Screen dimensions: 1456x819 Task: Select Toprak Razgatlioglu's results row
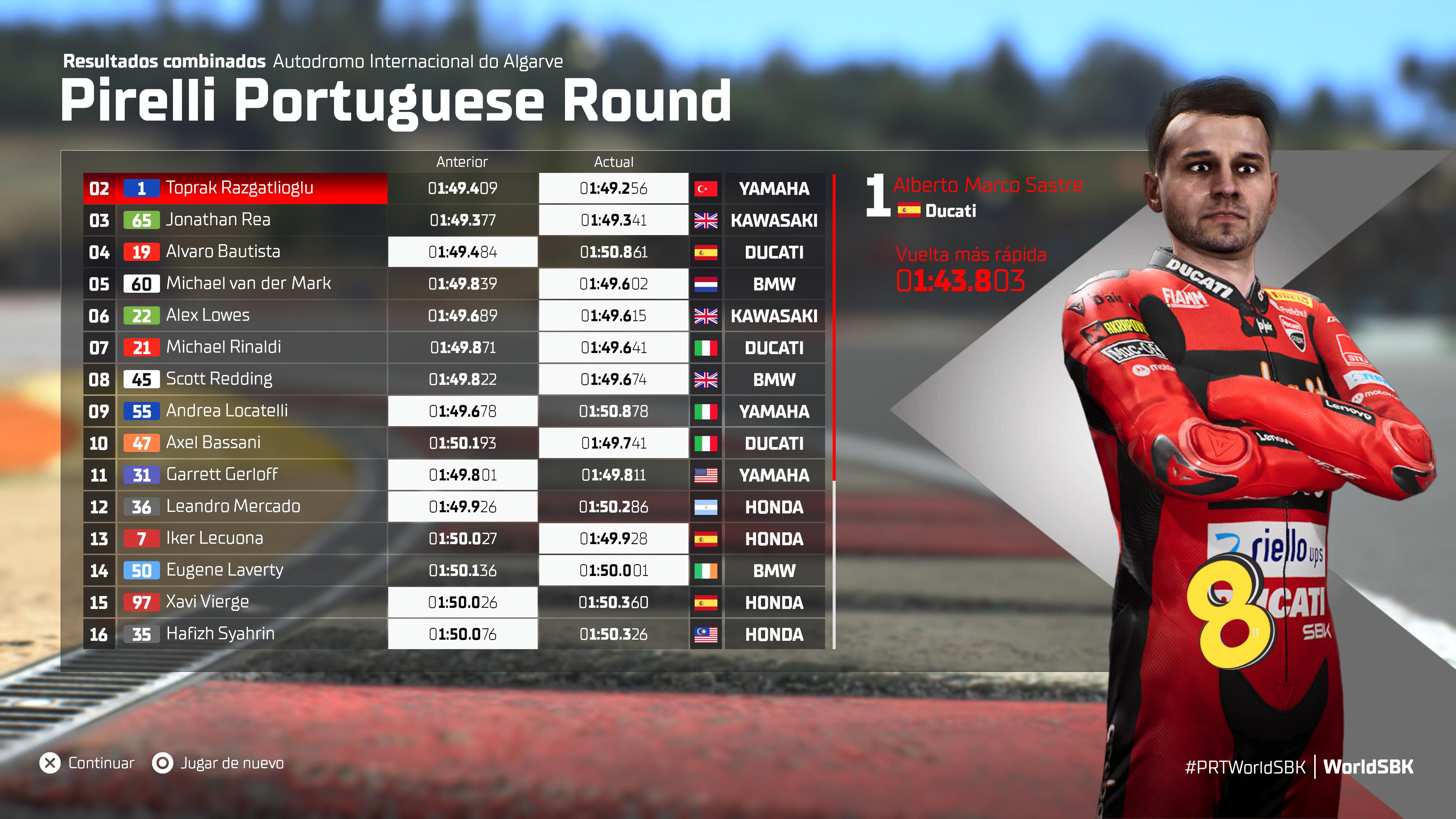239,188
